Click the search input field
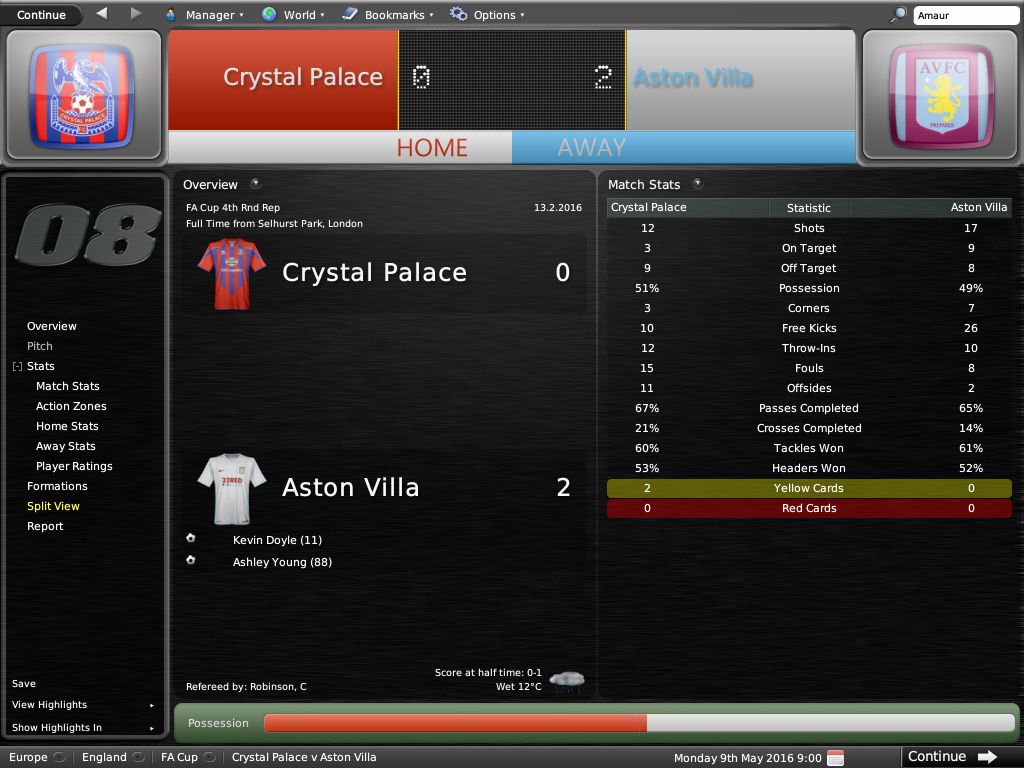Viewport: 1024px width, 768px height. pyautogui.click(x=964, y=16)
